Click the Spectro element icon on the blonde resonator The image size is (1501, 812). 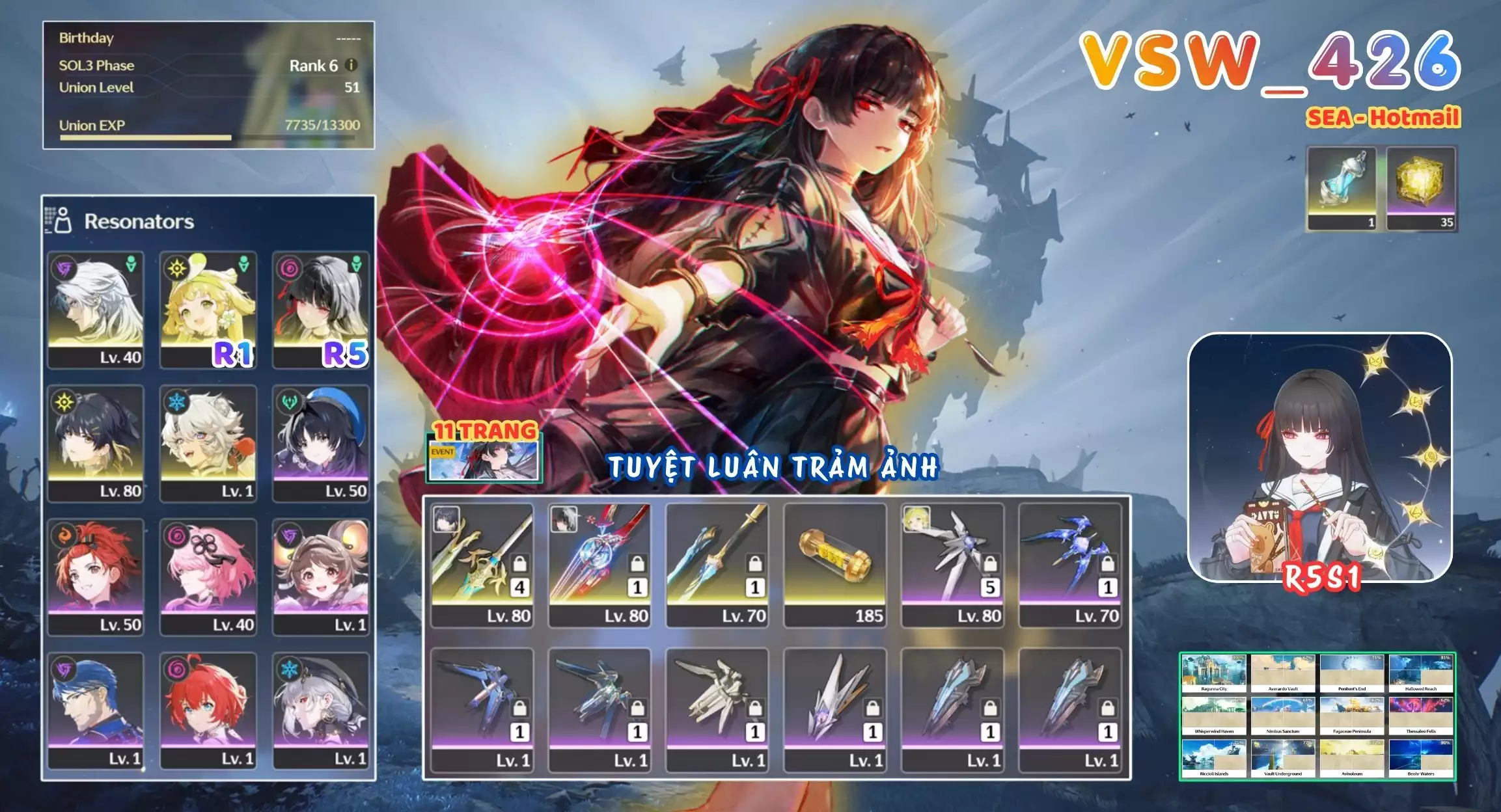[x=178, y=269]
